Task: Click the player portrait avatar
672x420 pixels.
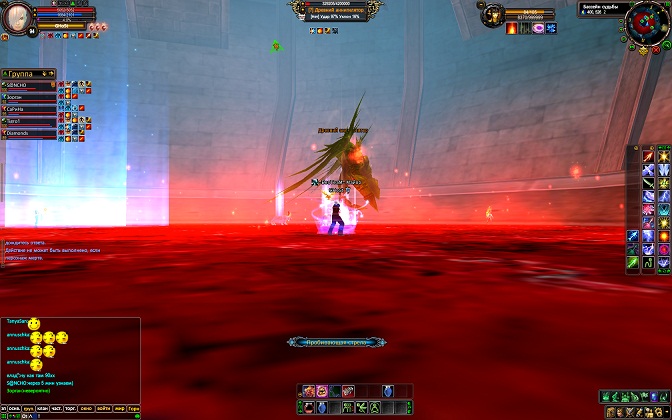Action: pos(16,16)
